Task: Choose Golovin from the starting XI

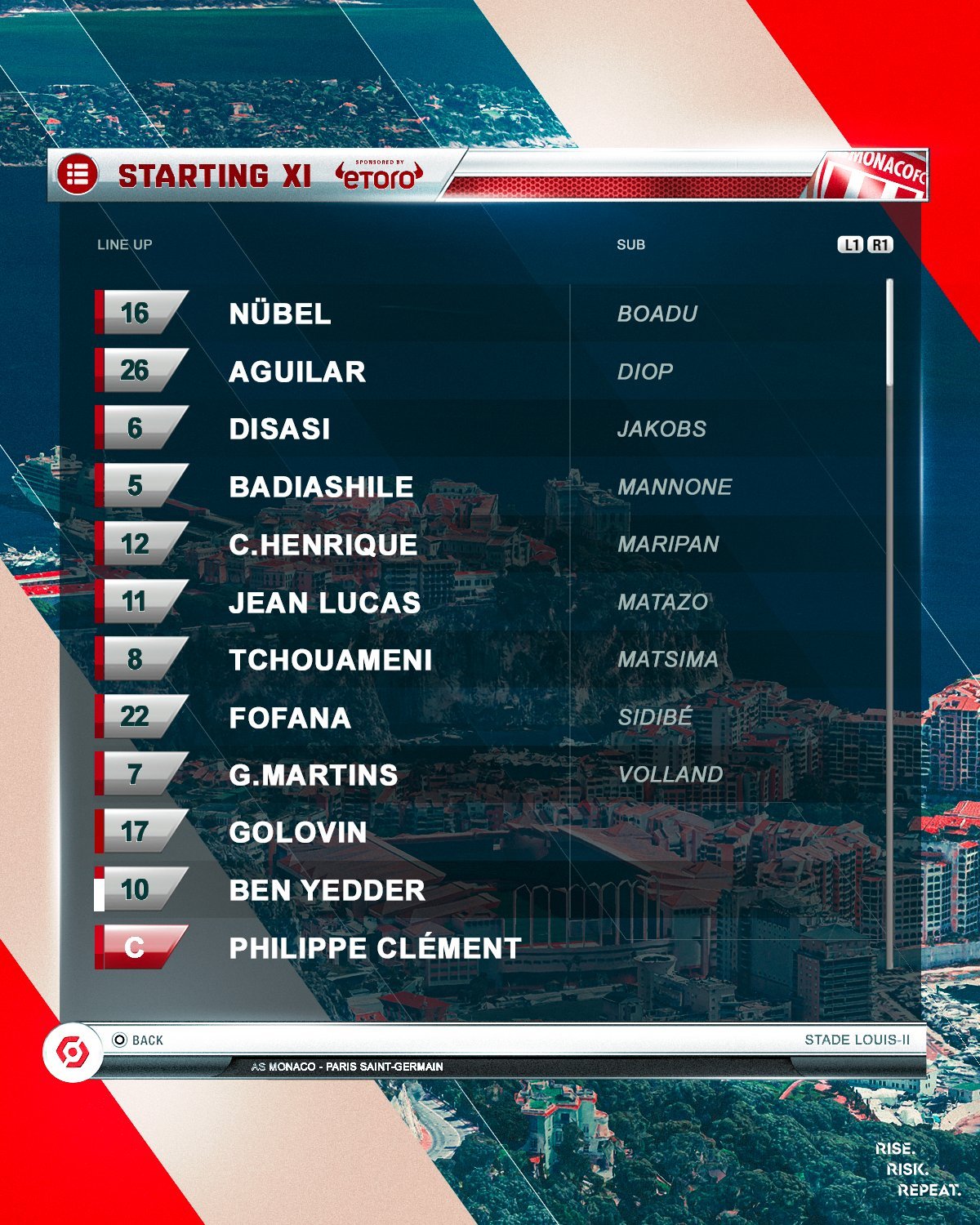Action: click(298, 832)
